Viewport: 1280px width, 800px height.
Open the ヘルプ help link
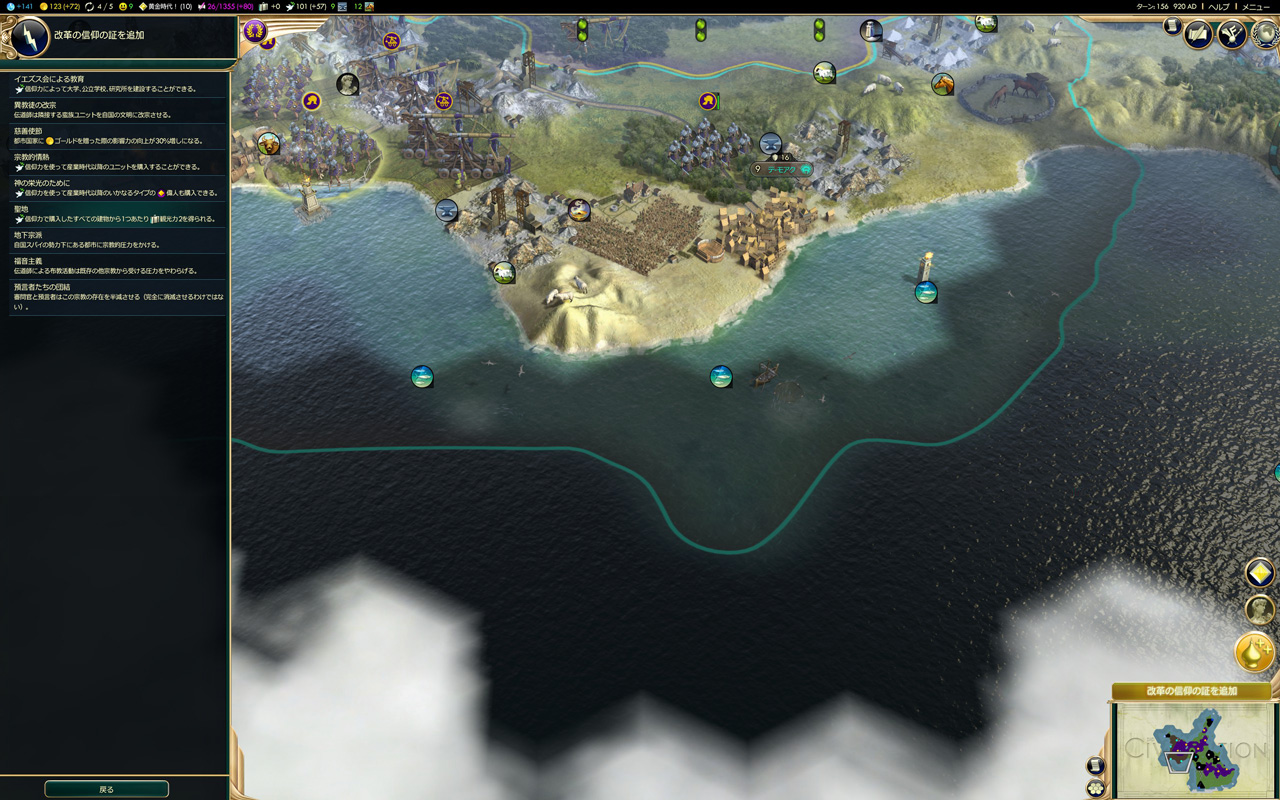(x=1219, y=7)
